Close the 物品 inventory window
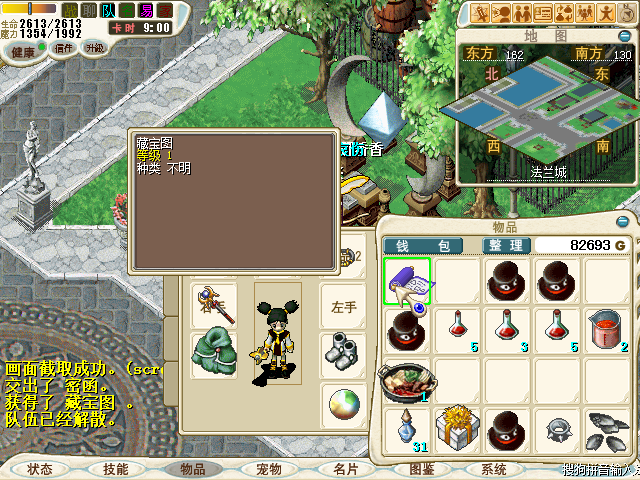 click(x=624, y=220)
